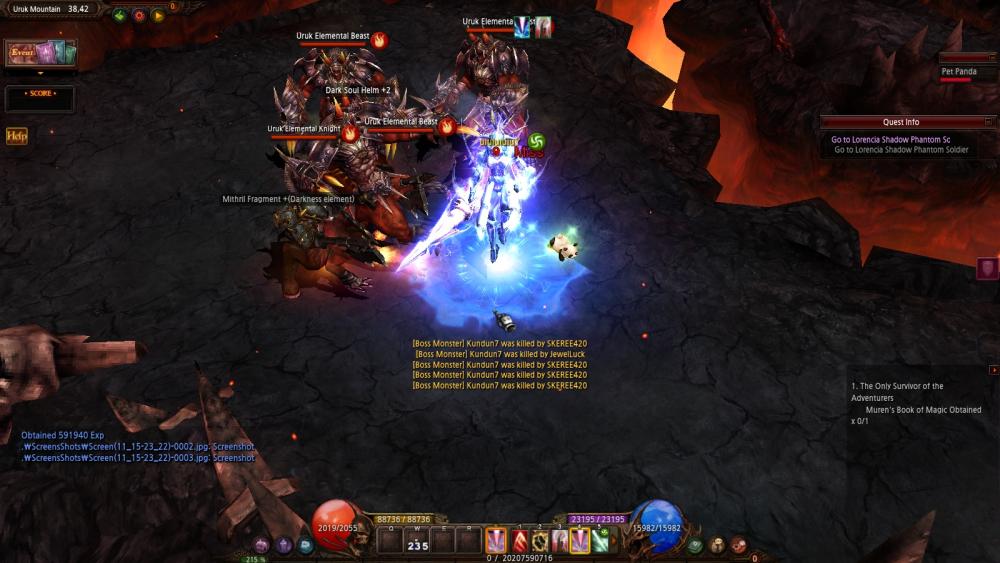Click the green arrow button beside the location bar
Viewport: 1000px width, 563px height.
[x=120, y=15]
